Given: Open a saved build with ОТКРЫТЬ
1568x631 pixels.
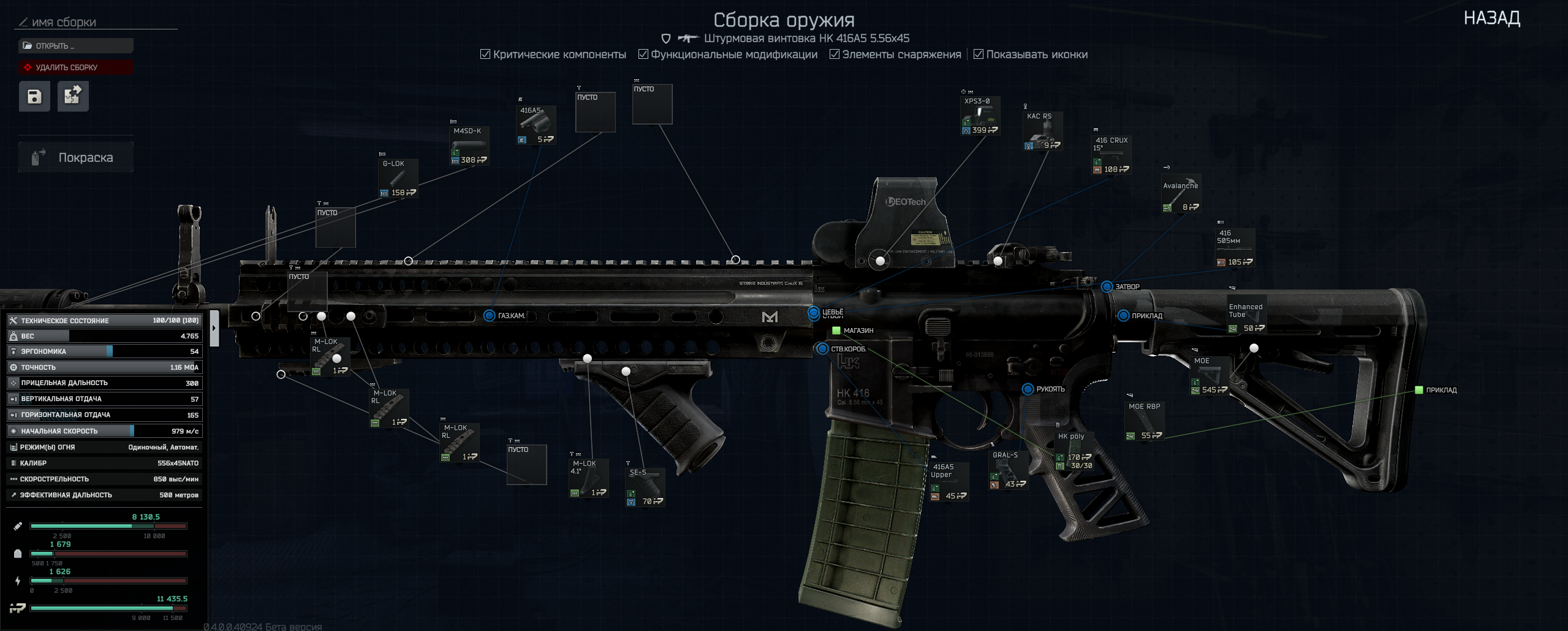Looking at the screenshot, I should click(x=75, y=46).
